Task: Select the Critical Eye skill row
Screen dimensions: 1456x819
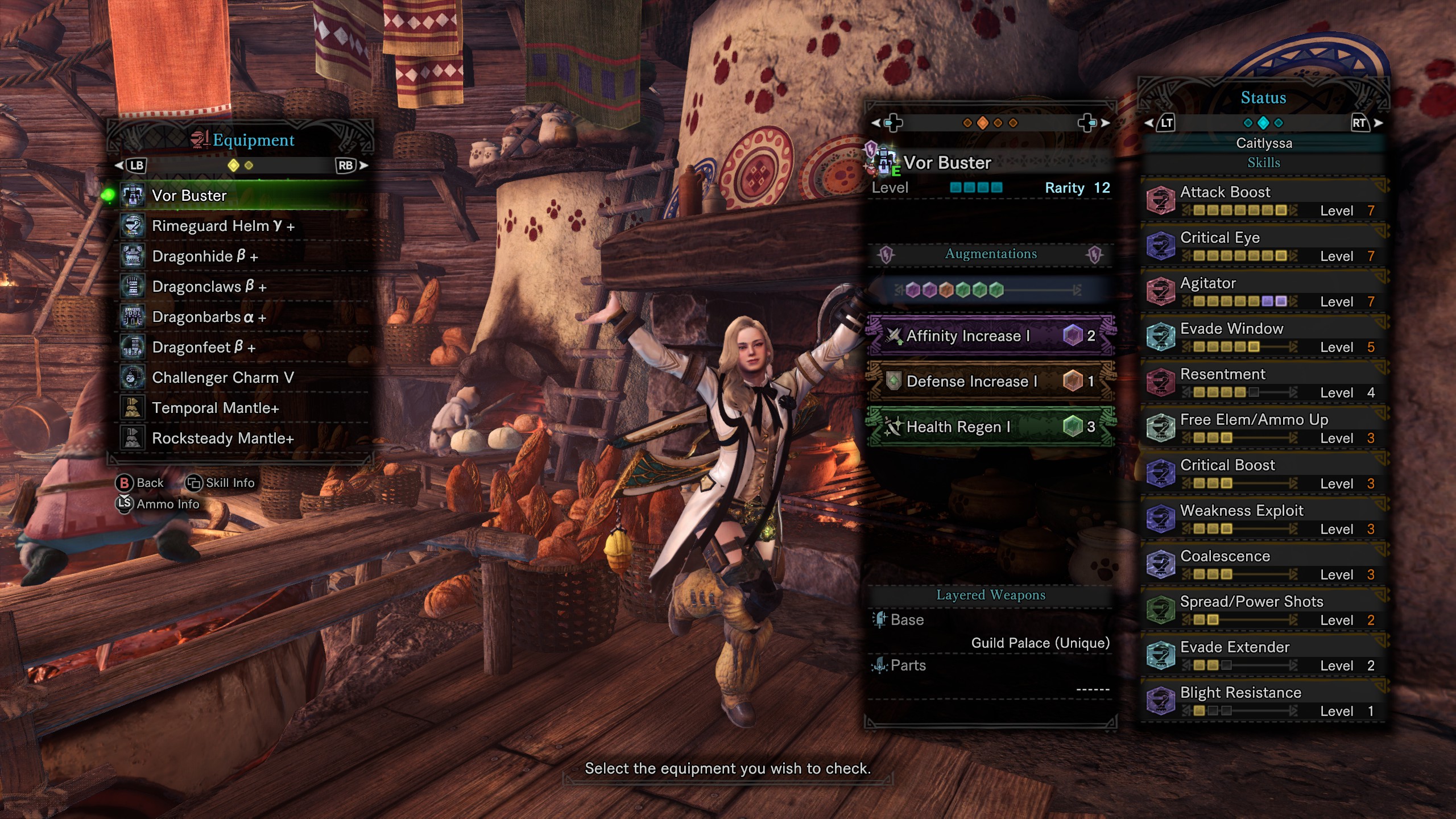Action: (1263, 246)
